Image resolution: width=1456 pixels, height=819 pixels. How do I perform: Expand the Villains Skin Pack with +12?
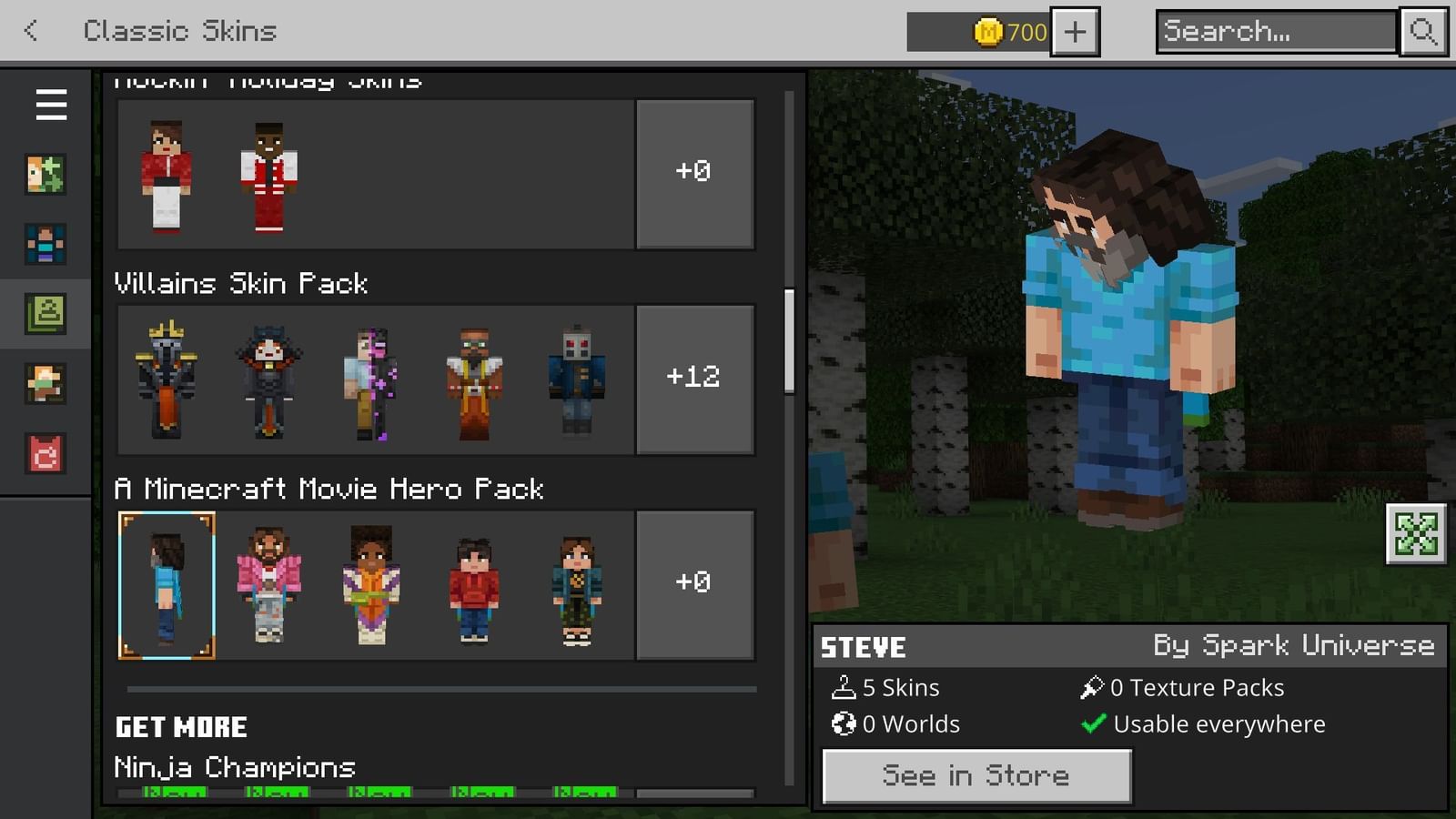694,377
